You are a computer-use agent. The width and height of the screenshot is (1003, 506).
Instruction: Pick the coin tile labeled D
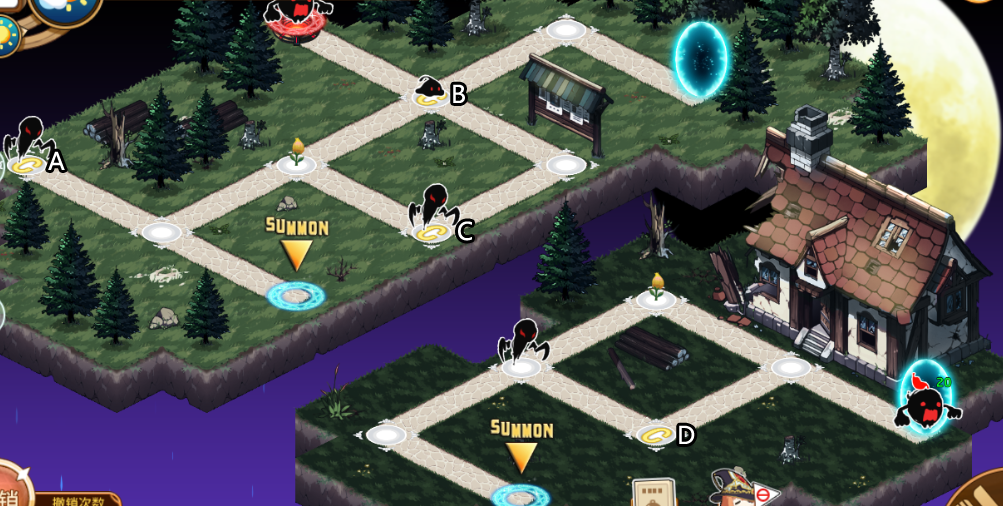click(x=656, y=435)
